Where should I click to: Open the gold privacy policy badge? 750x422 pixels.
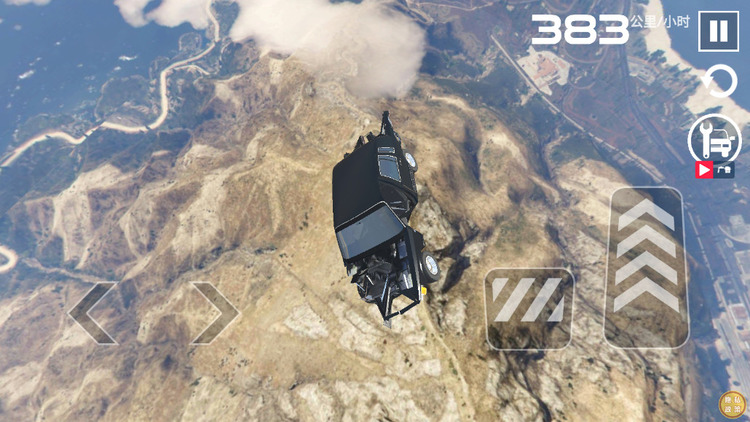[733, 405]
